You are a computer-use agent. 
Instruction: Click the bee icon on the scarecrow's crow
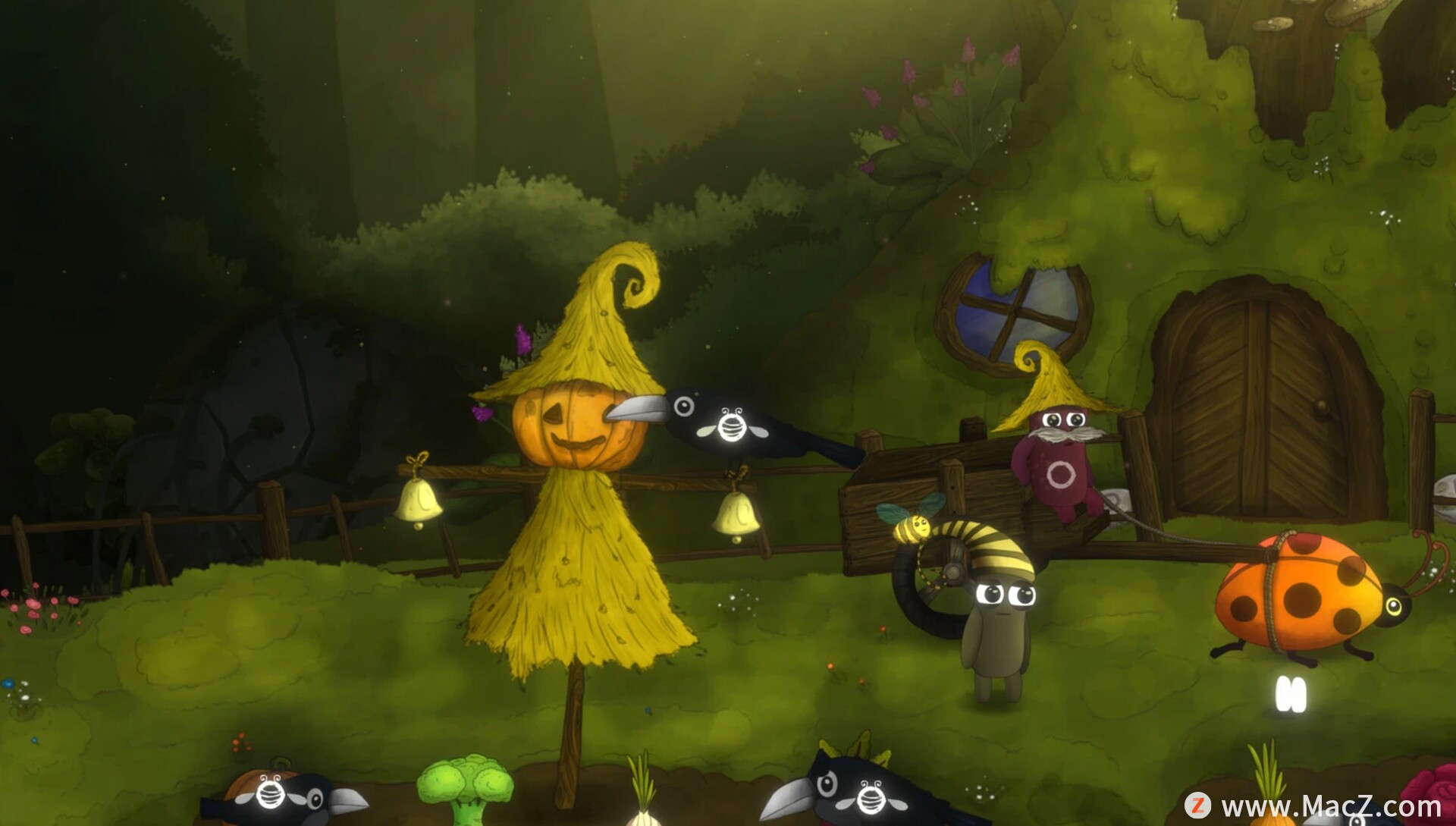coord(731,425)
